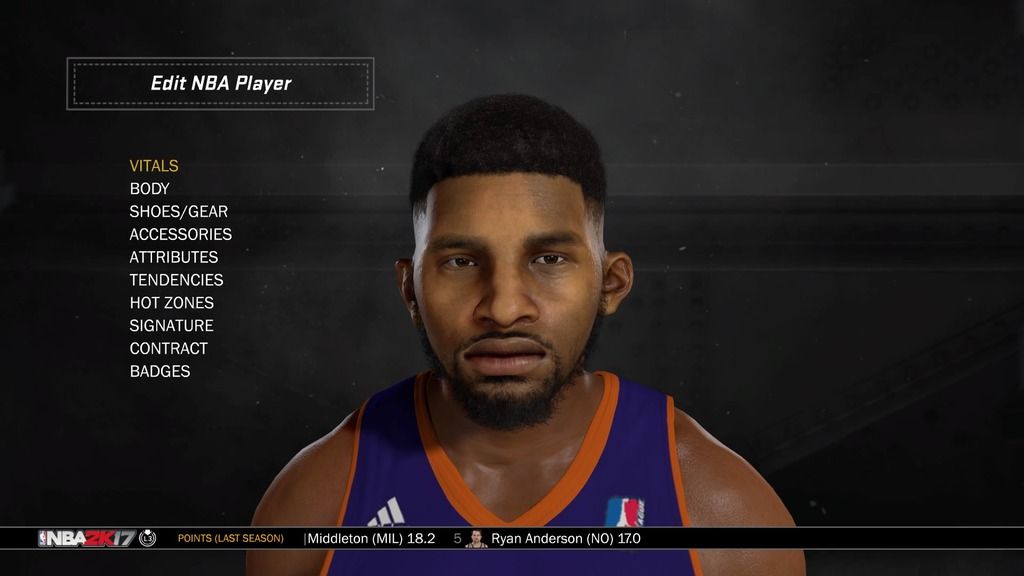Screen dimensions: 1024x576
Task: Choose the SHOES/GEAR option
Action: (x=179, y=212)
